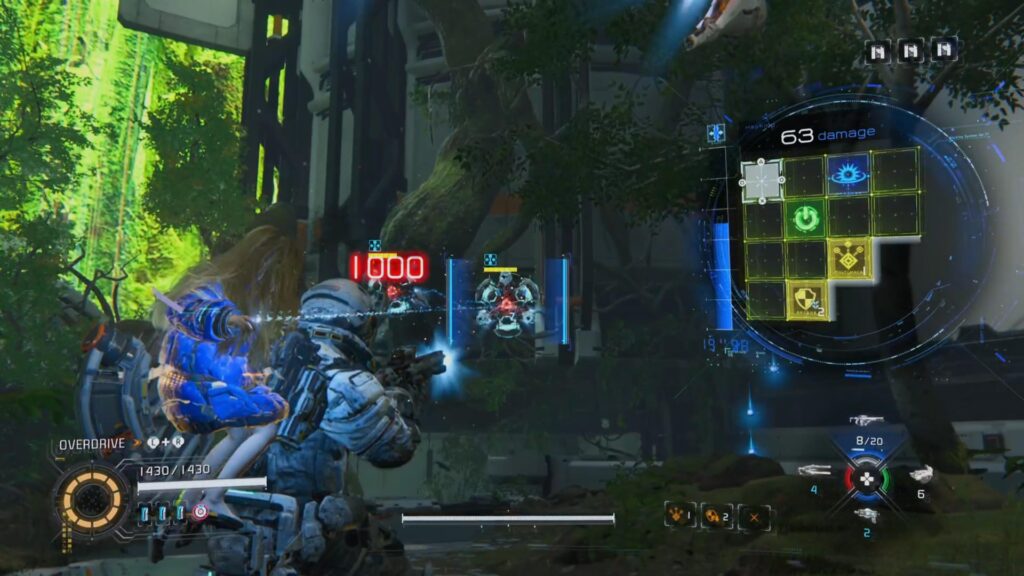Select the yellow shield hack node

tap(806, 299)
